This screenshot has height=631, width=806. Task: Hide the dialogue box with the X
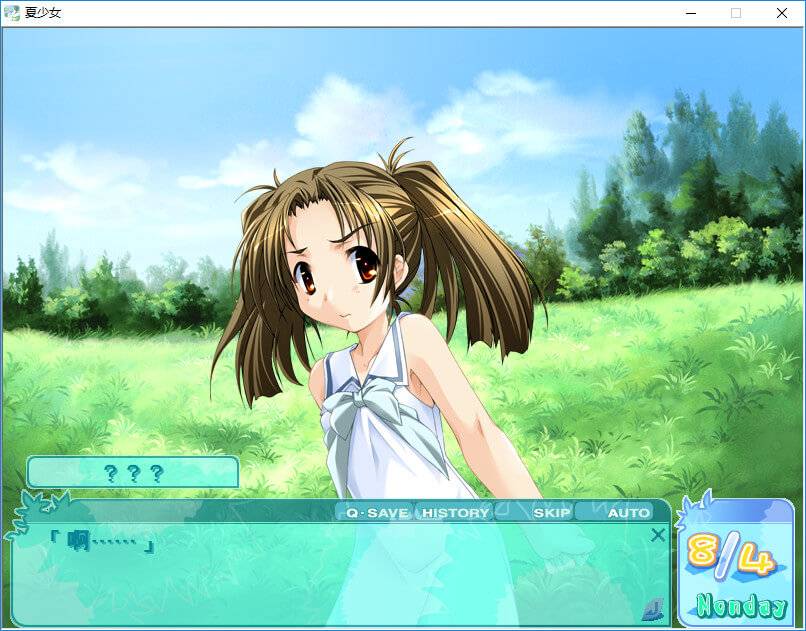coord(657,536)
